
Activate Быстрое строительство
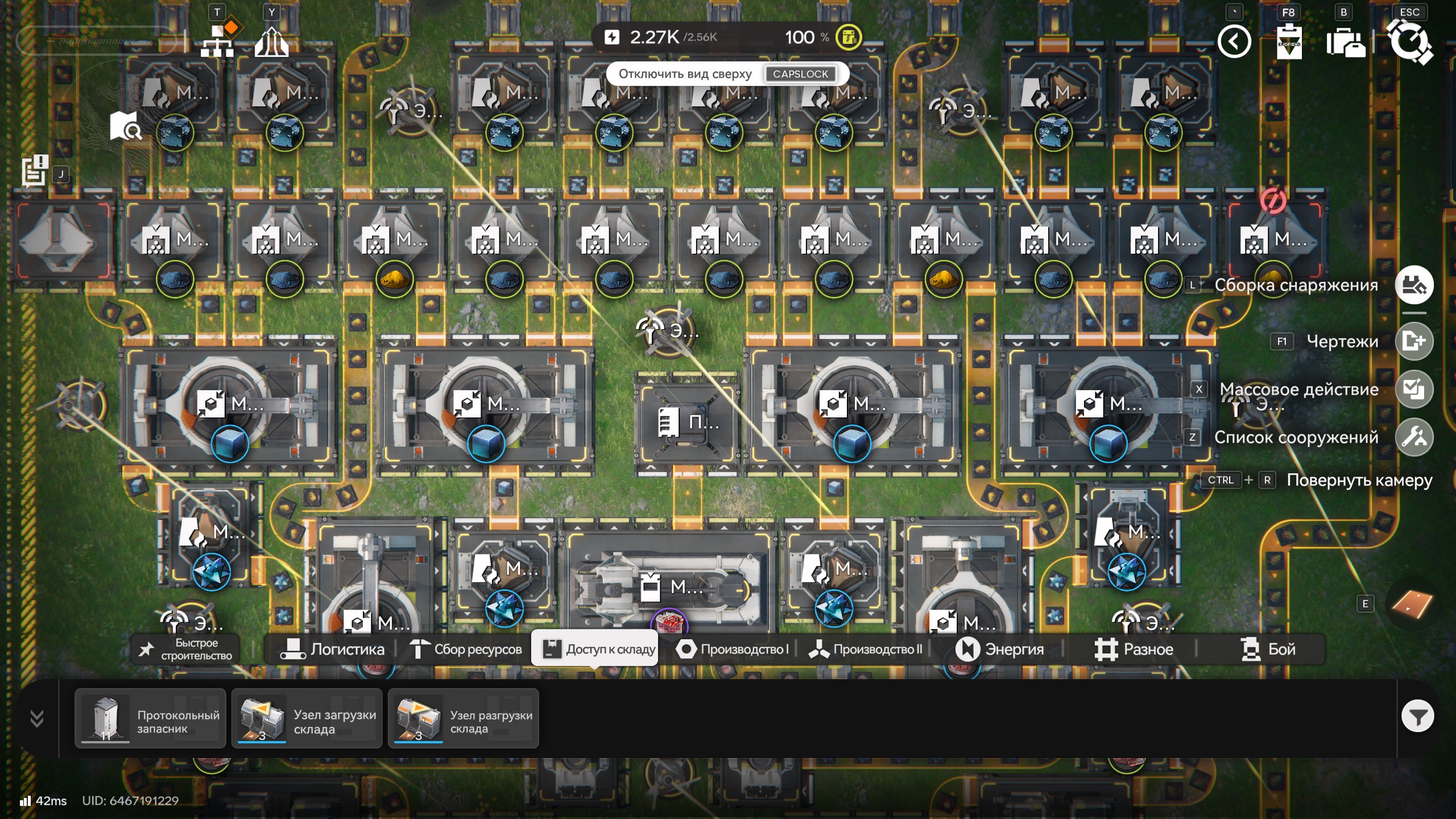186,650
